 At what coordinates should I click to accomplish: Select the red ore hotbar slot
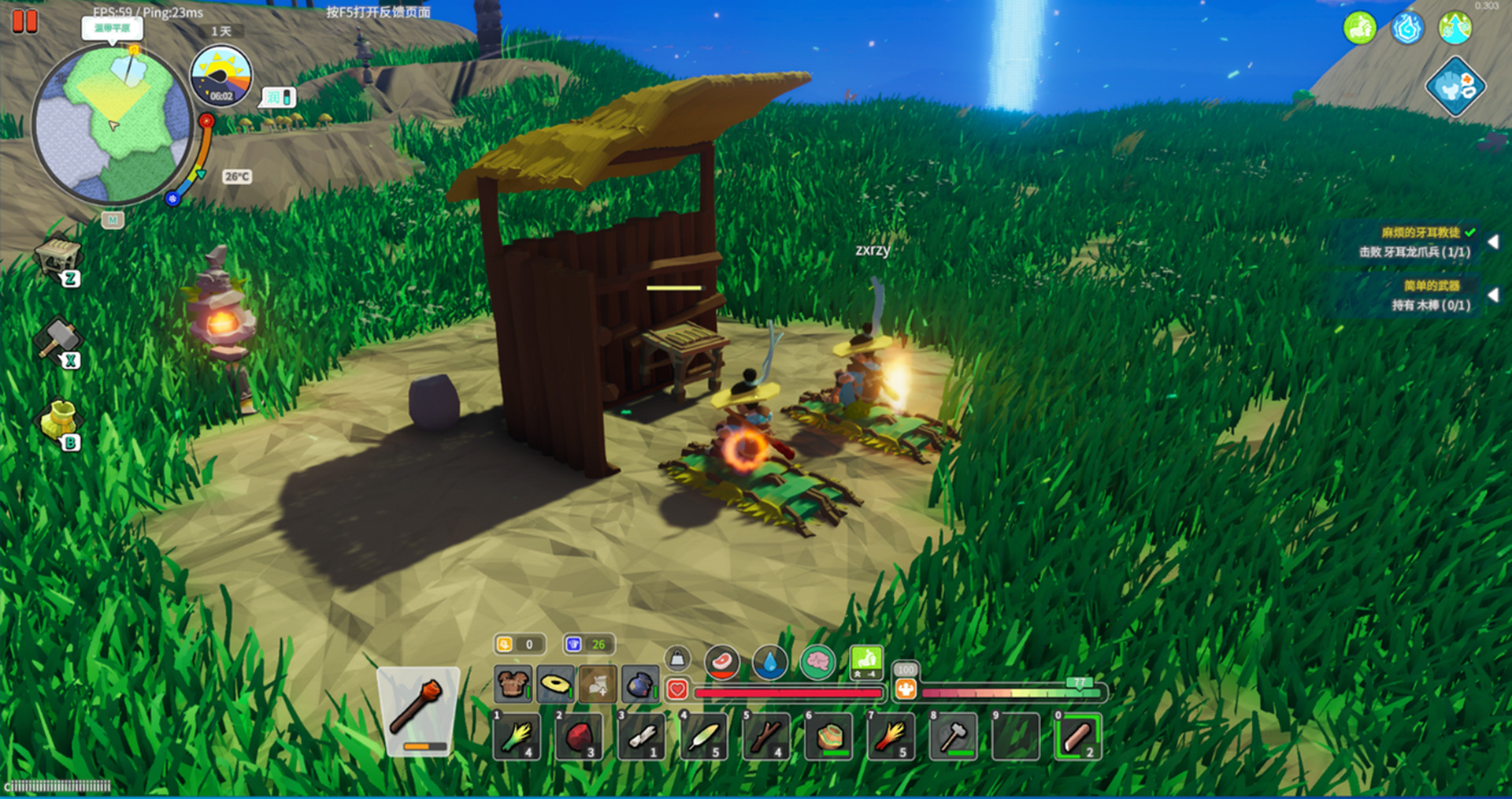click(579, 737)
